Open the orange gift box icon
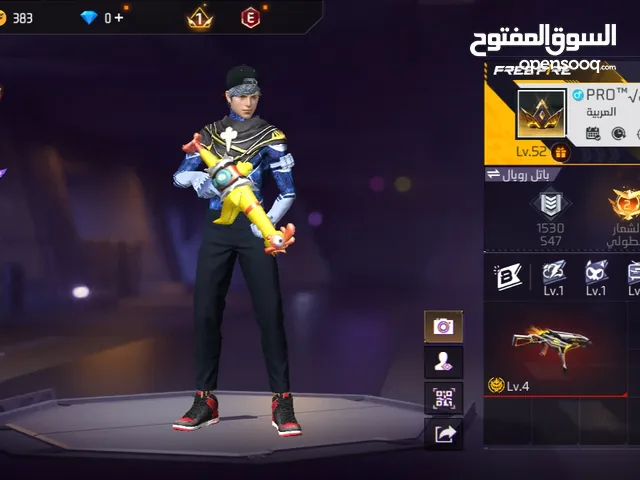The image size is (640, 480). (560, 152)
